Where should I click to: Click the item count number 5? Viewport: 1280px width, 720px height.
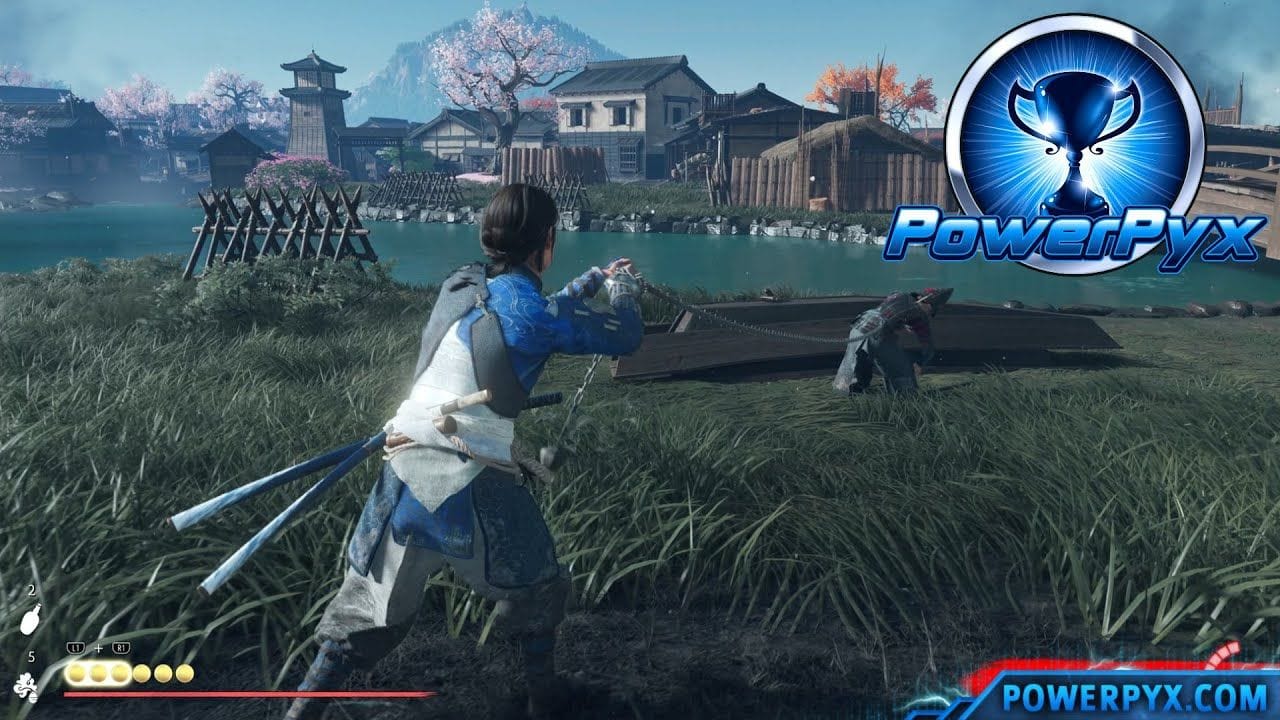pos(33,656)
